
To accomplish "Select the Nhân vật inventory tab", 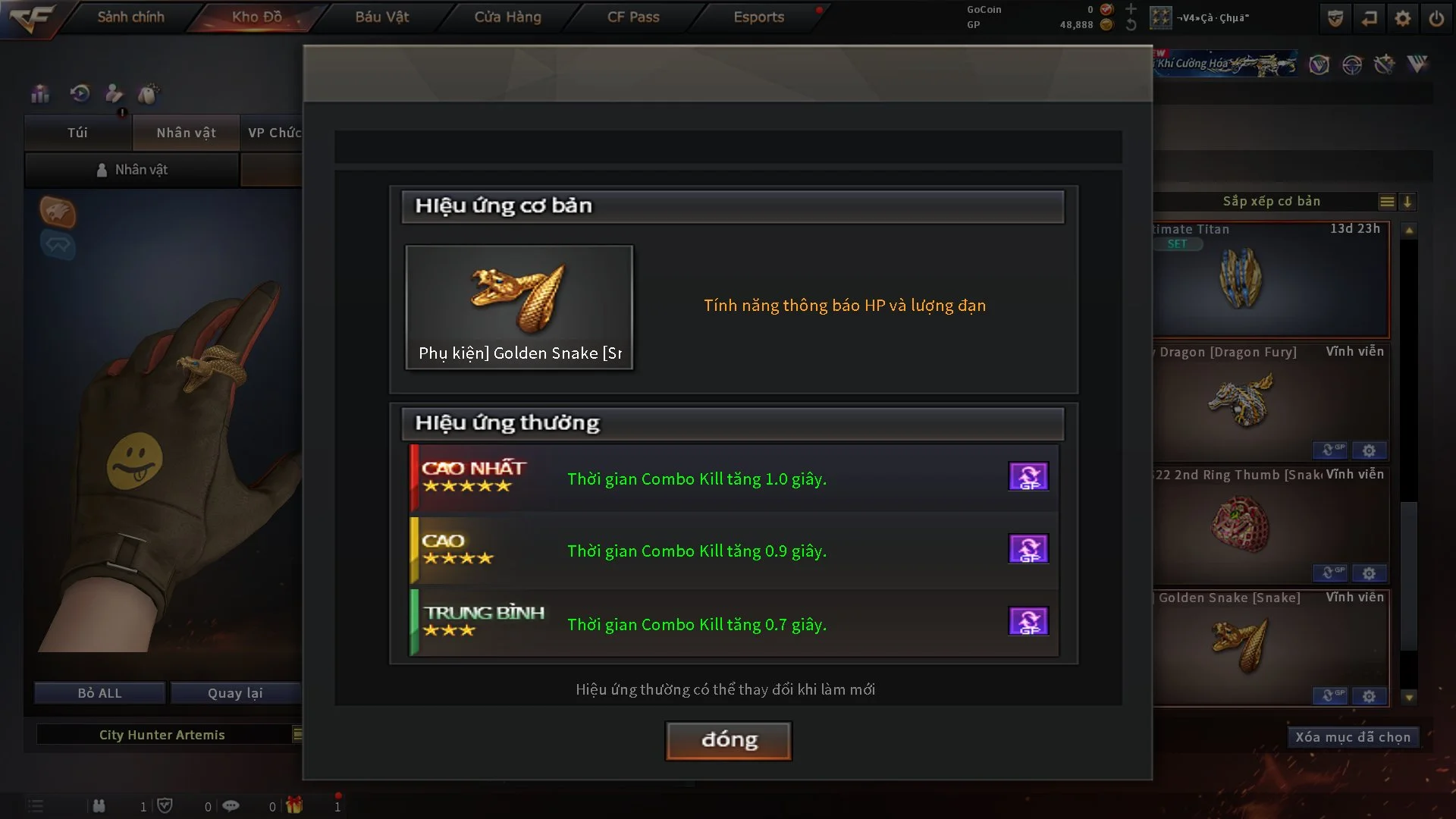I will pos(186,133).
